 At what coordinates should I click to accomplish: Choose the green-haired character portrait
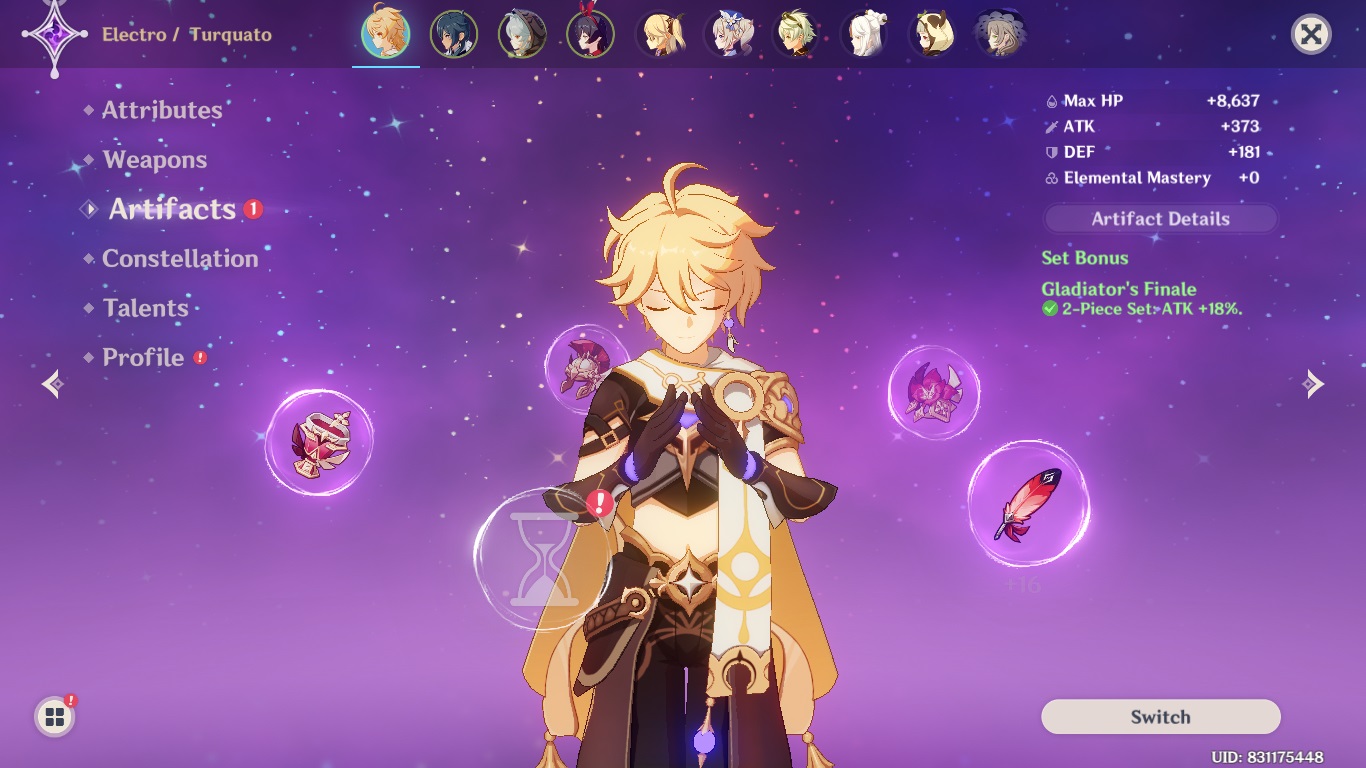[x=796, y=35]
